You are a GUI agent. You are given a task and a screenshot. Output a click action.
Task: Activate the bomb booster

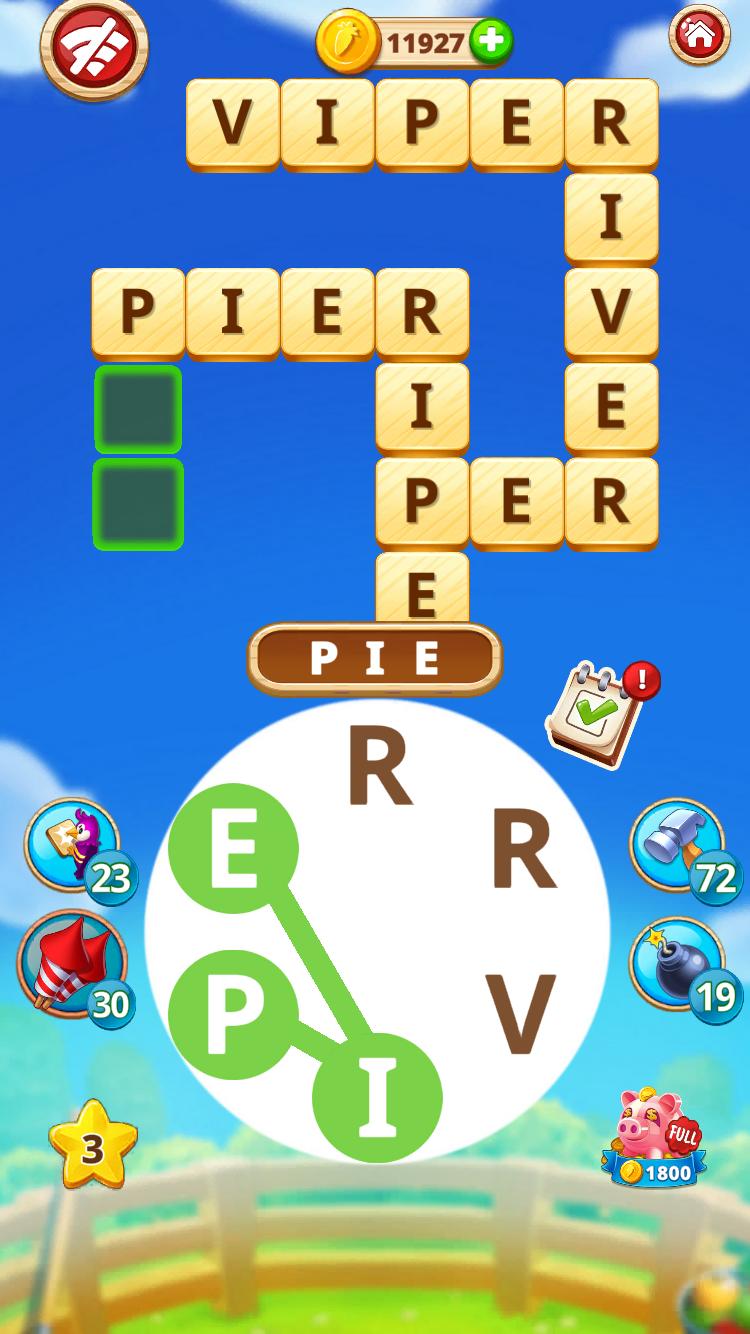678,963
